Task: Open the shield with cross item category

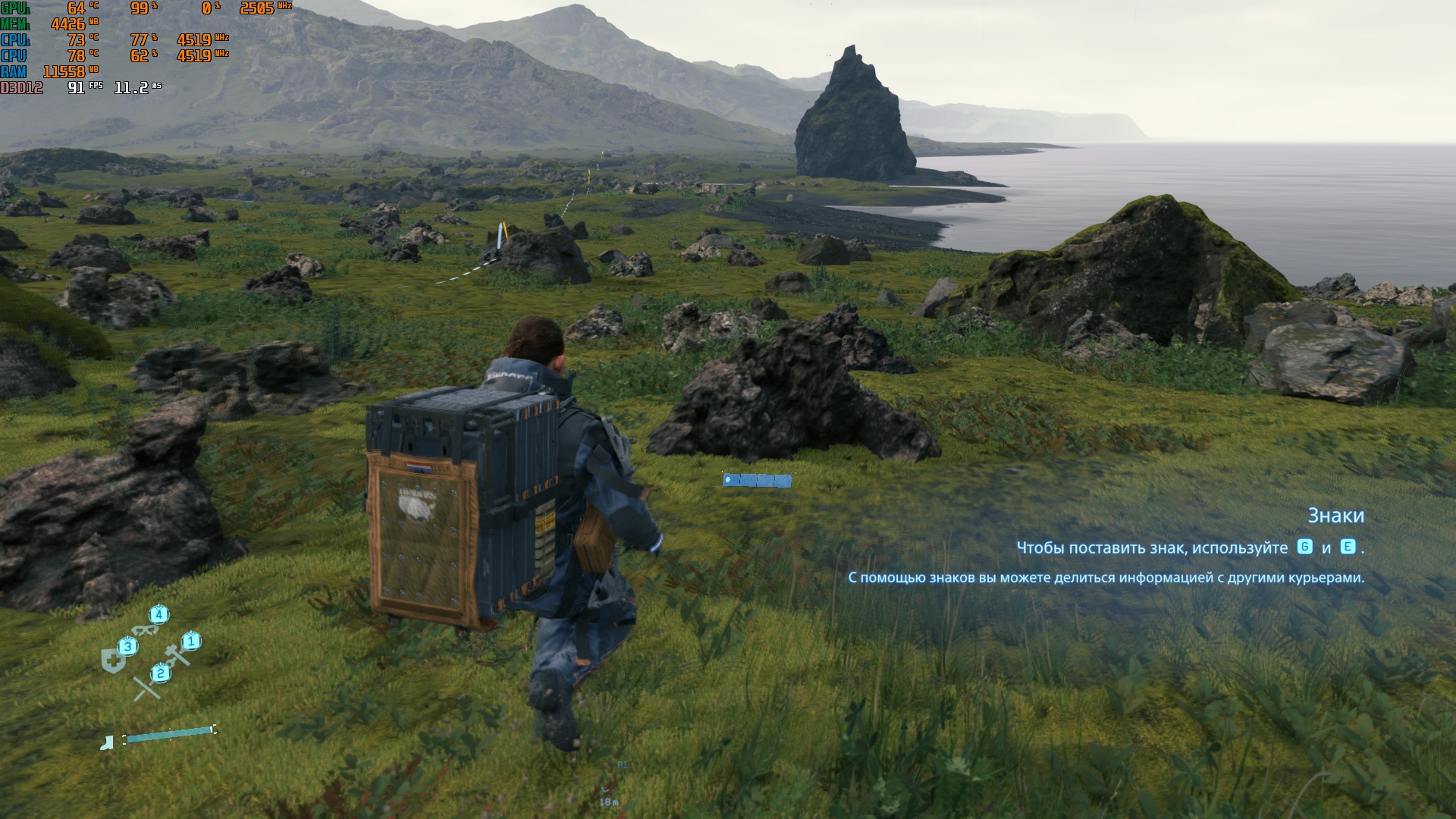Action: click(113, 660)
